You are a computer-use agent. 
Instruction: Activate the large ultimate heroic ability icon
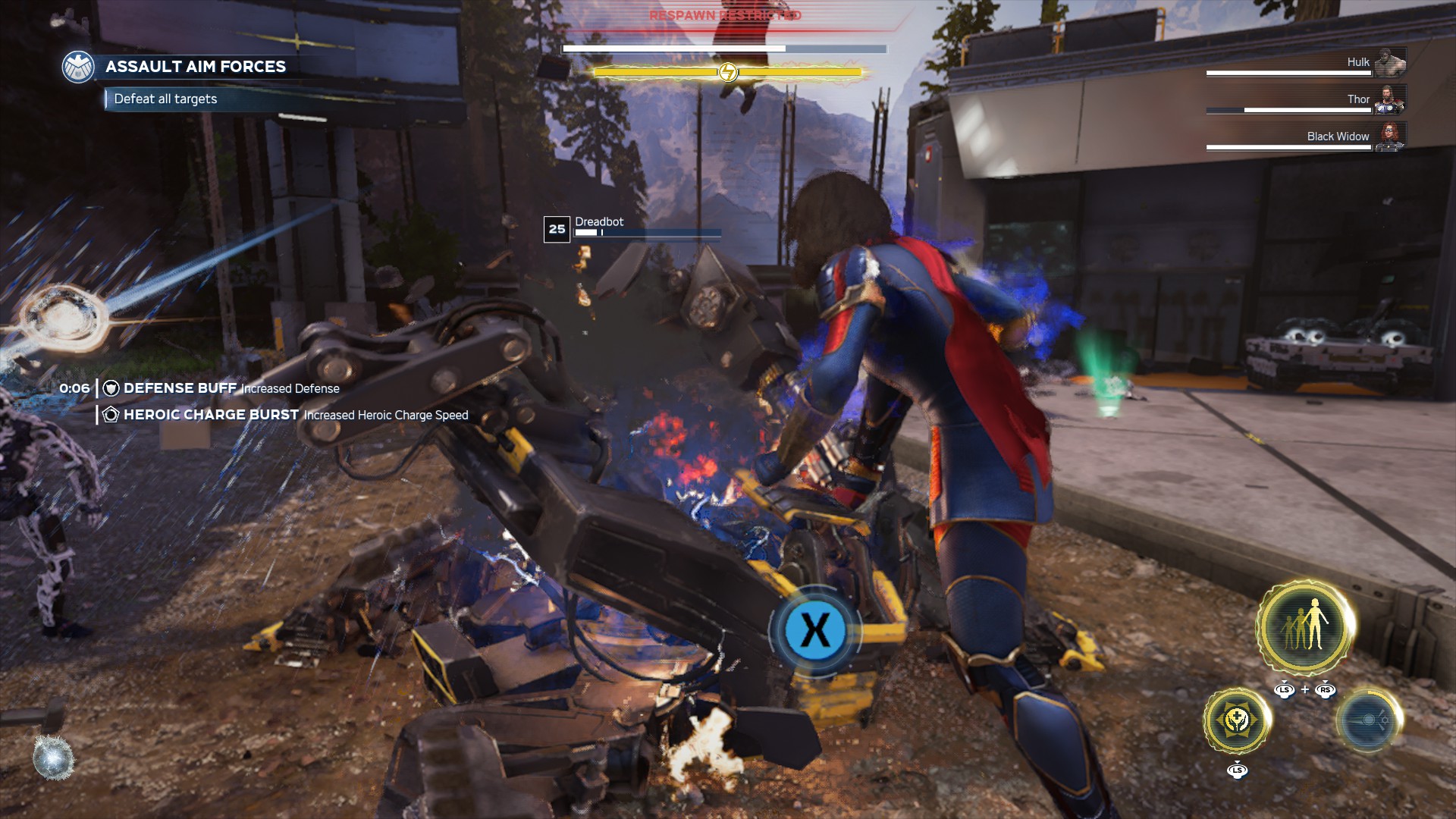[1305, 626]
